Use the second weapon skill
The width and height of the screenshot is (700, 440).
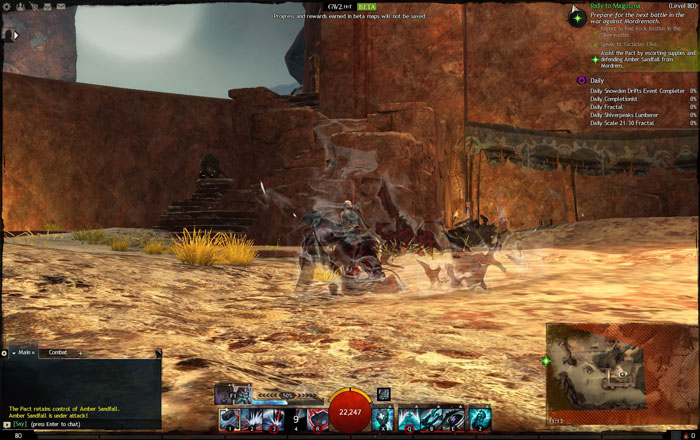coord(251,419)
